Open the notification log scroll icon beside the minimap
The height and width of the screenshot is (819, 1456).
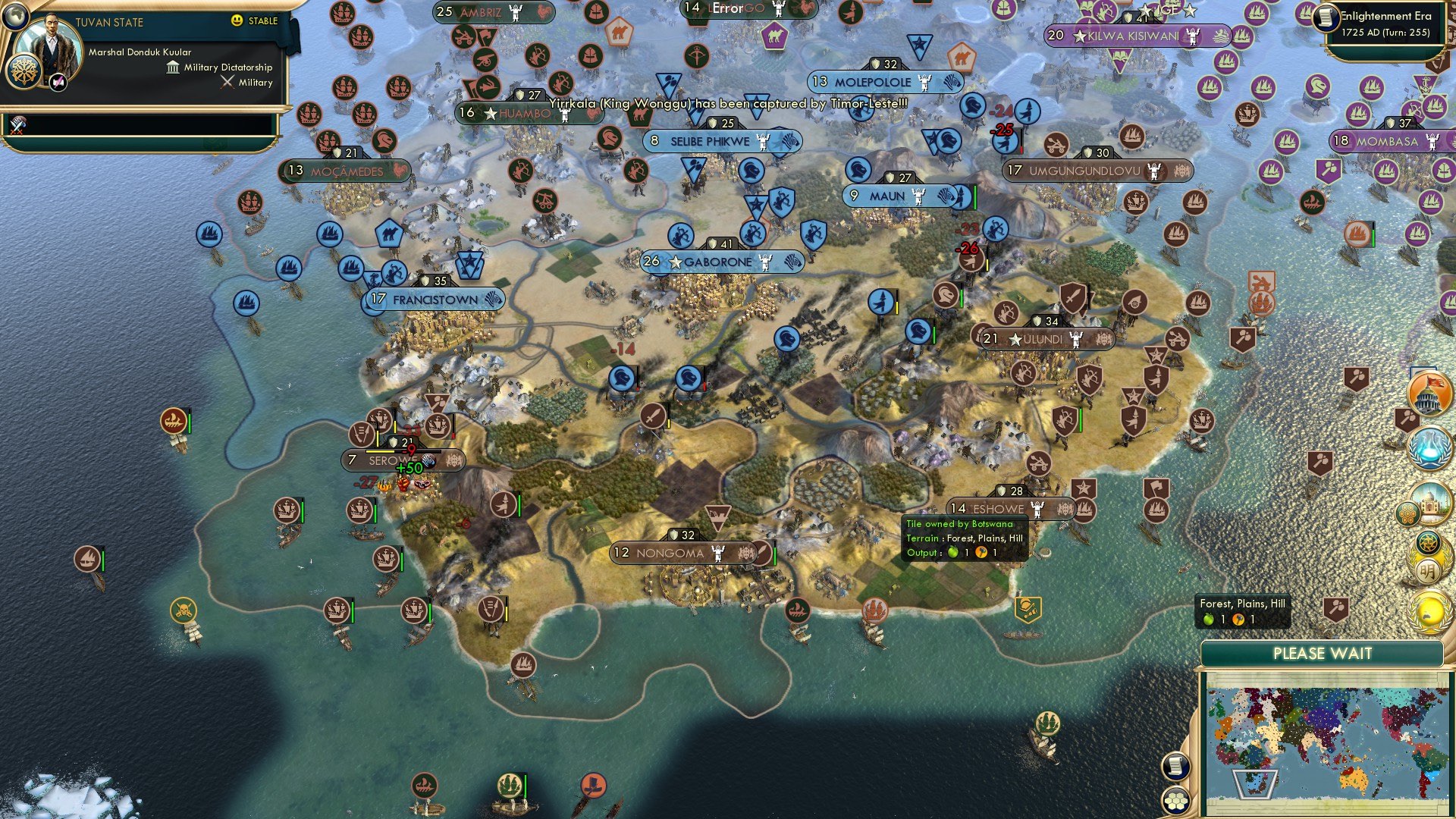1175,767
